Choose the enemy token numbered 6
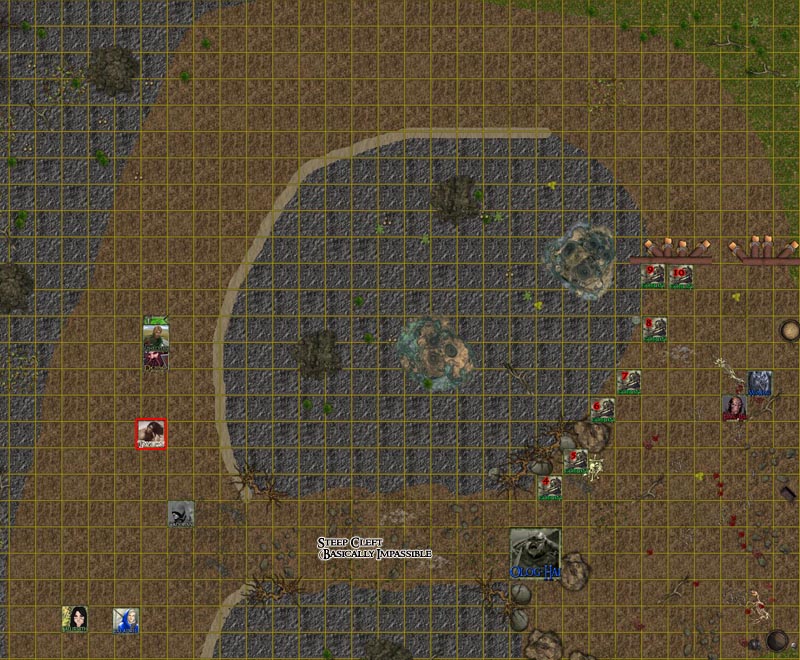 602,410
